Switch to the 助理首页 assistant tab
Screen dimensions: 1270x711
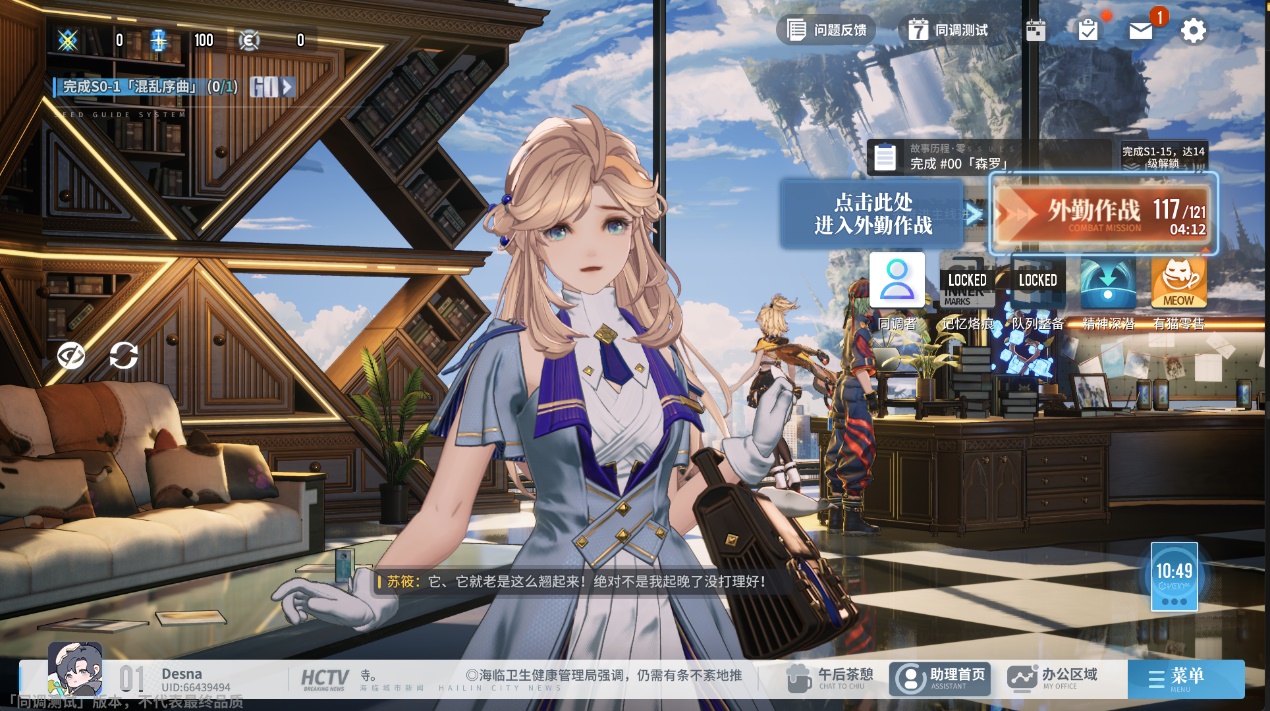(942, 678)
